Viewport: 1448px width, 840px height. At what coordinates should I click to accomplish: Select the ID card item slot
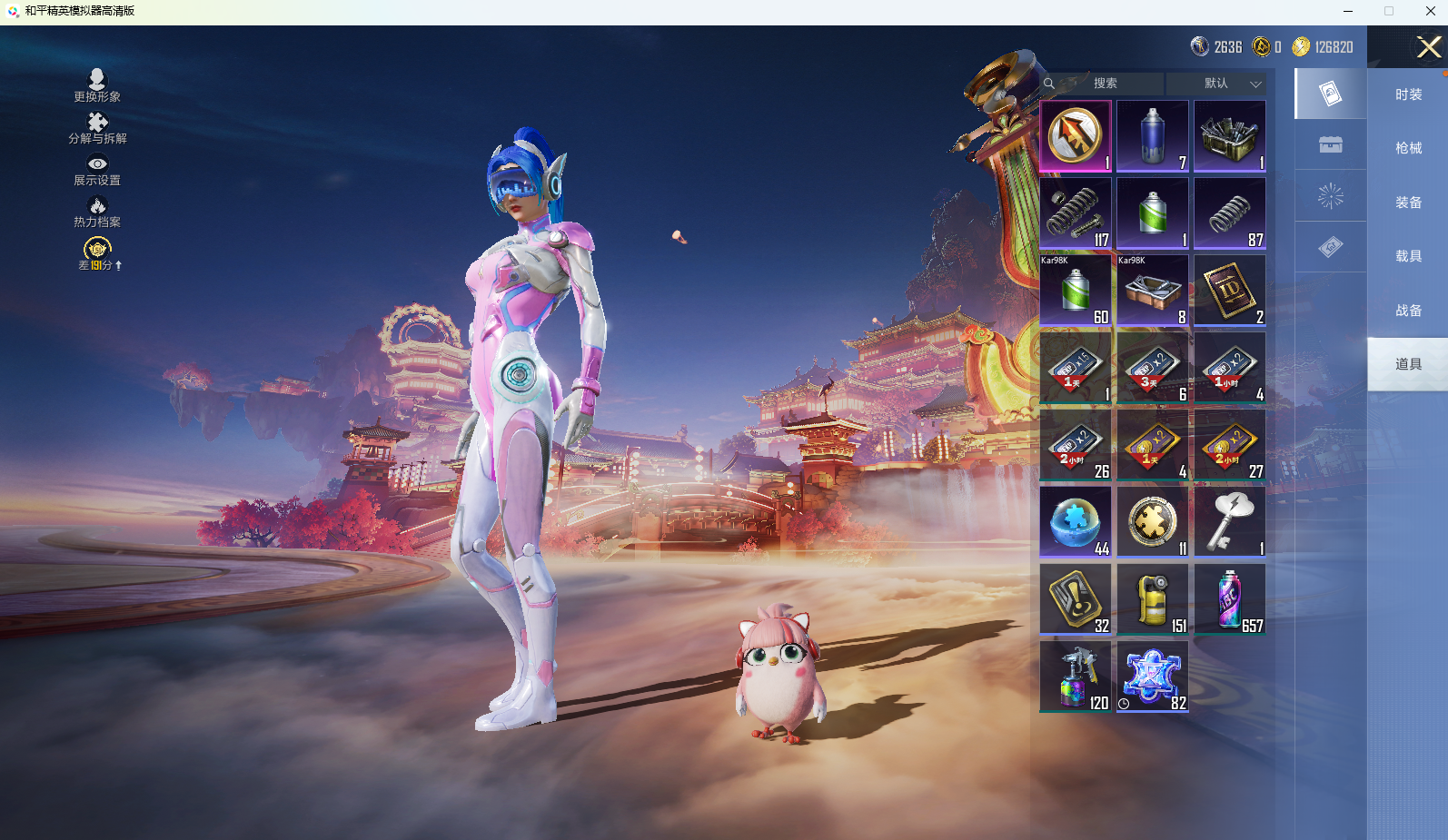coord(1230,291)
